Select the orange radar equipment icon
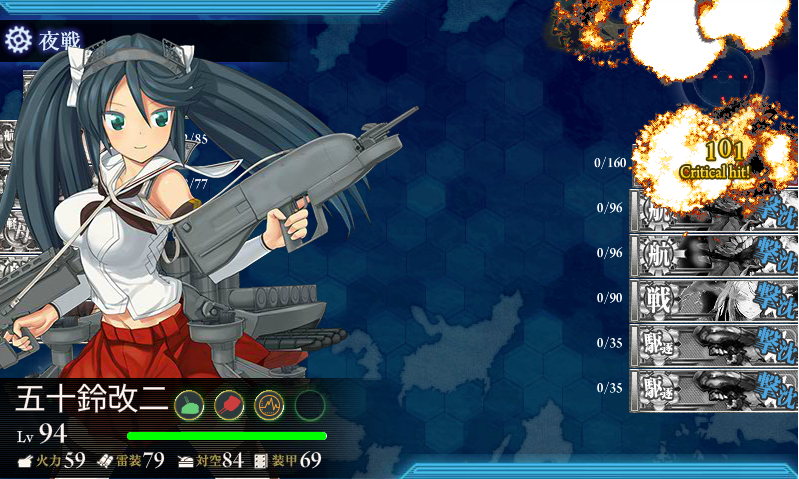The image size is (799, 479). click(x=270, y=405)
